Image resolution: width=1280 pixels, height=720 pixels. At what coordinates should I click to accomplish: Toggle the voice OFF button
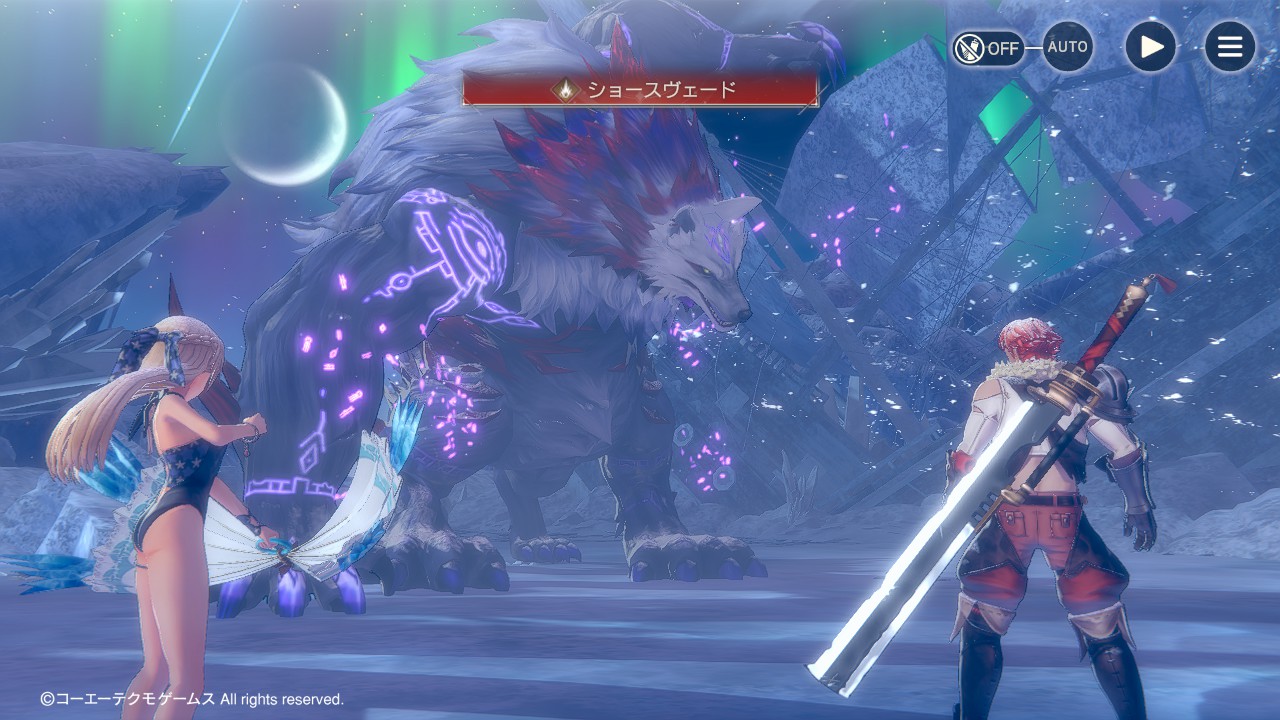click(x=988, y=48)
